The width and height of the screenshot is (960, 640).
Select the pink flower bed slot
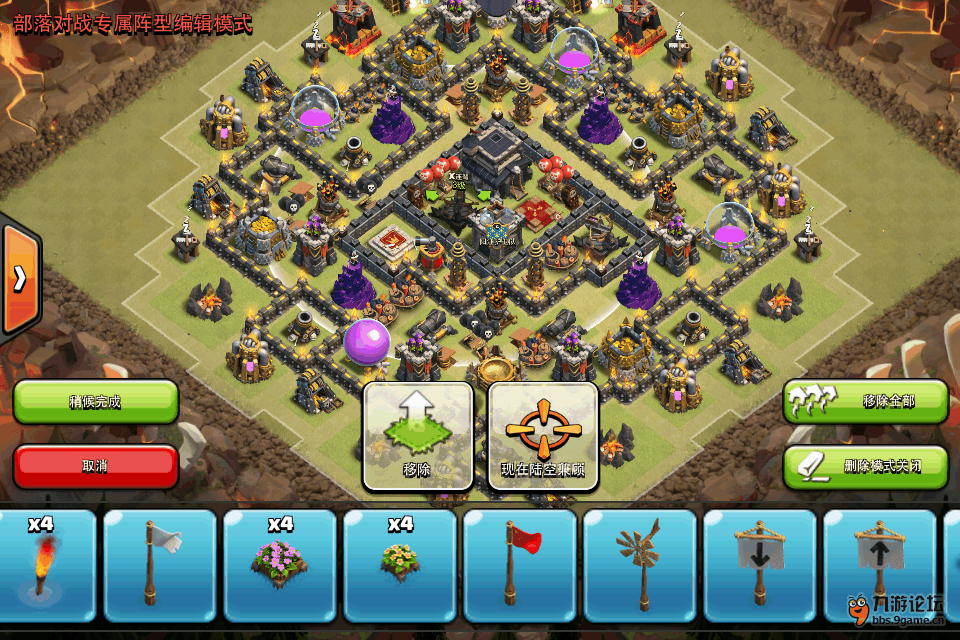(280, 567)
